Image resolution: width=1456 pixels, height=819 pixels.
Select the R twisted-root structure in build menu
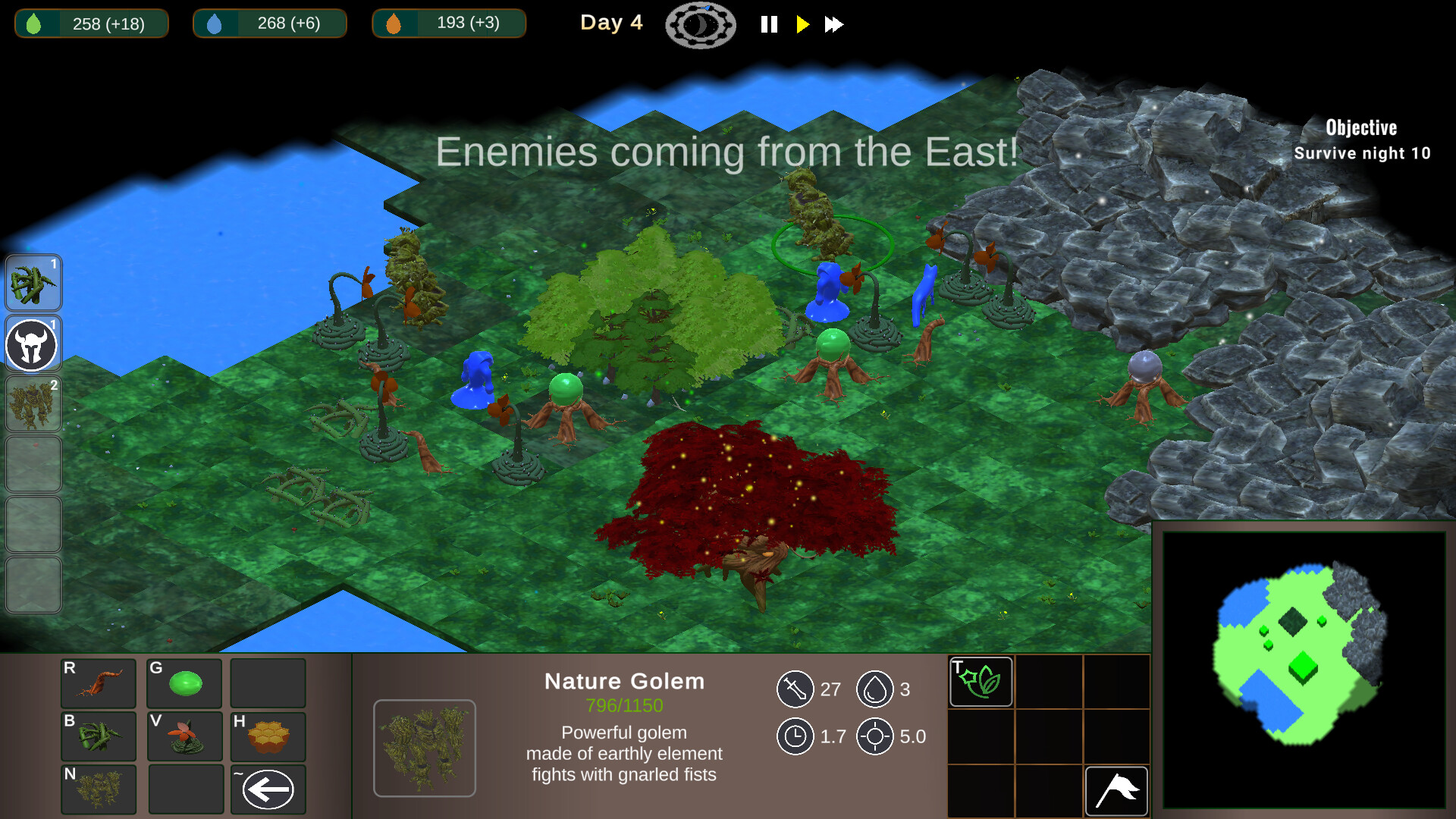tap(98, 682)
